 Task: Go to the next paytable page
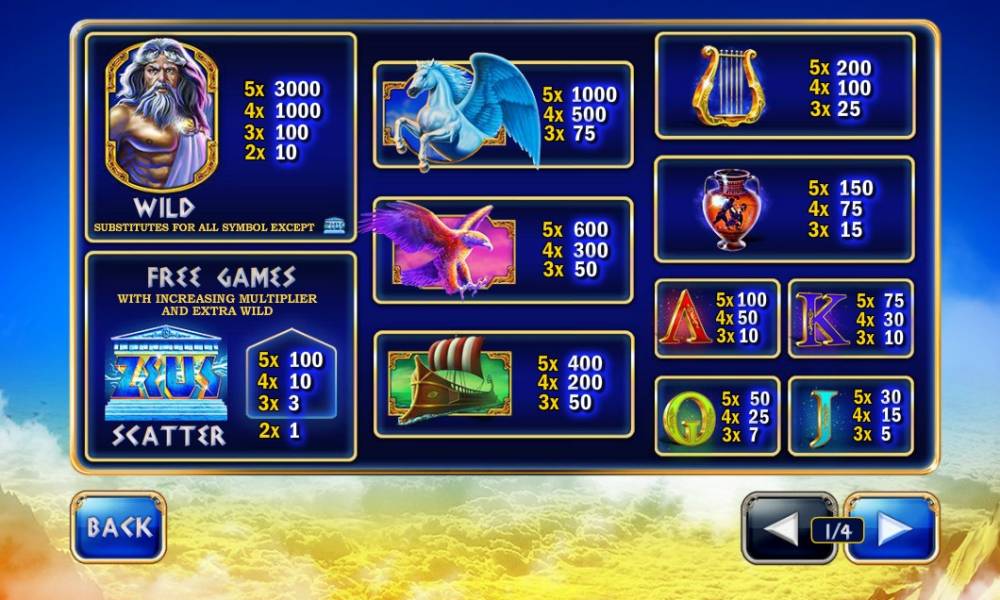893,528
